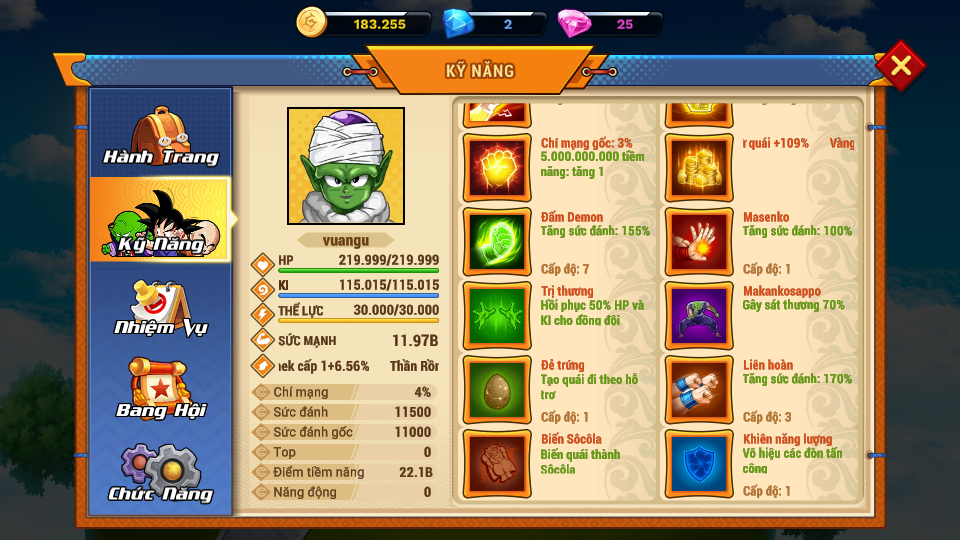Go to the Bang Hội tab
This screenshot has height=540, width=960.
click(x=161, y=390)
